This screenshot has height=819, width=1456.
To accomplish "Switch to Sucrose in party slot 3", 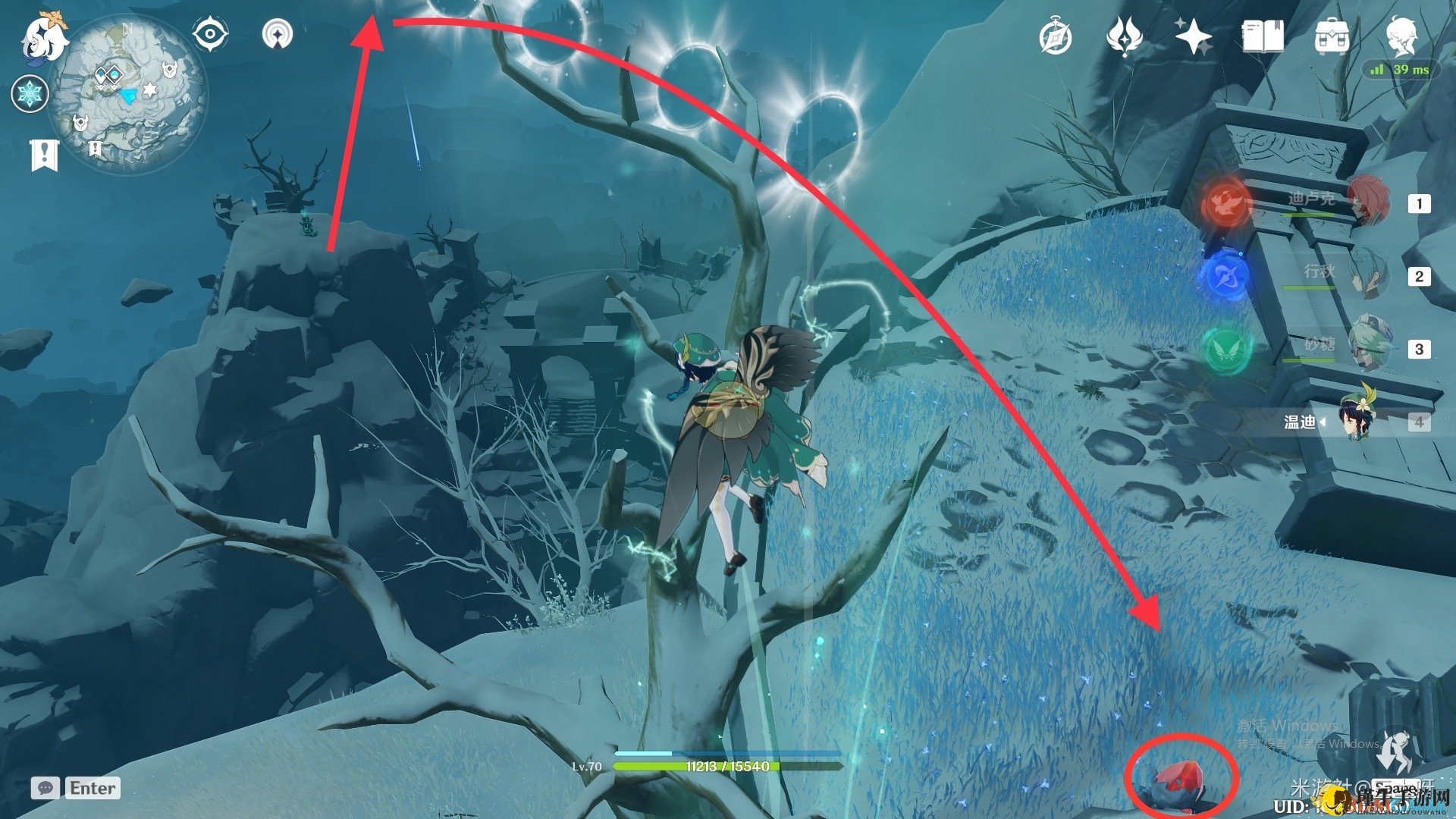I will pos(1366,347).
